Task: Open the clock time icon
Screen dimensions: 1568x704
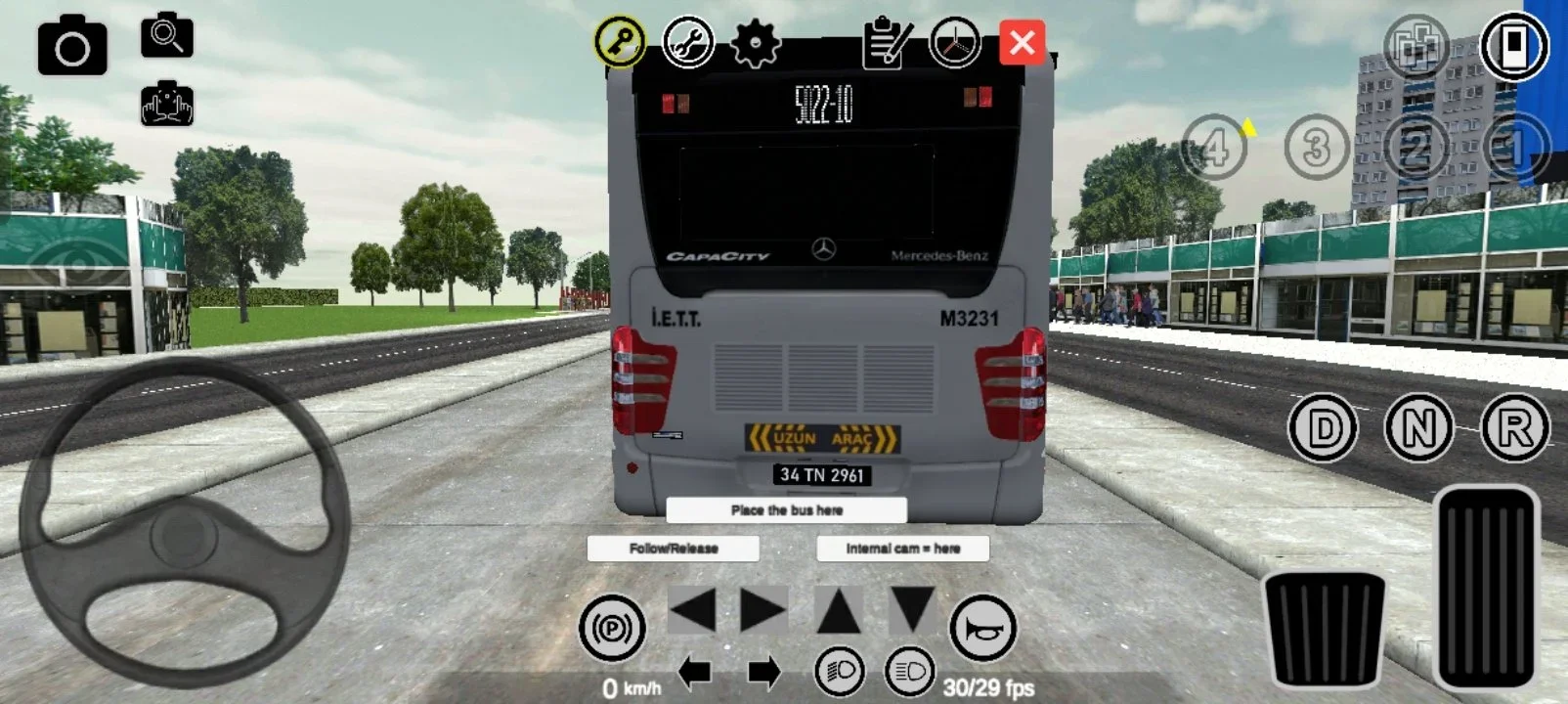Action: click(953, 43)
